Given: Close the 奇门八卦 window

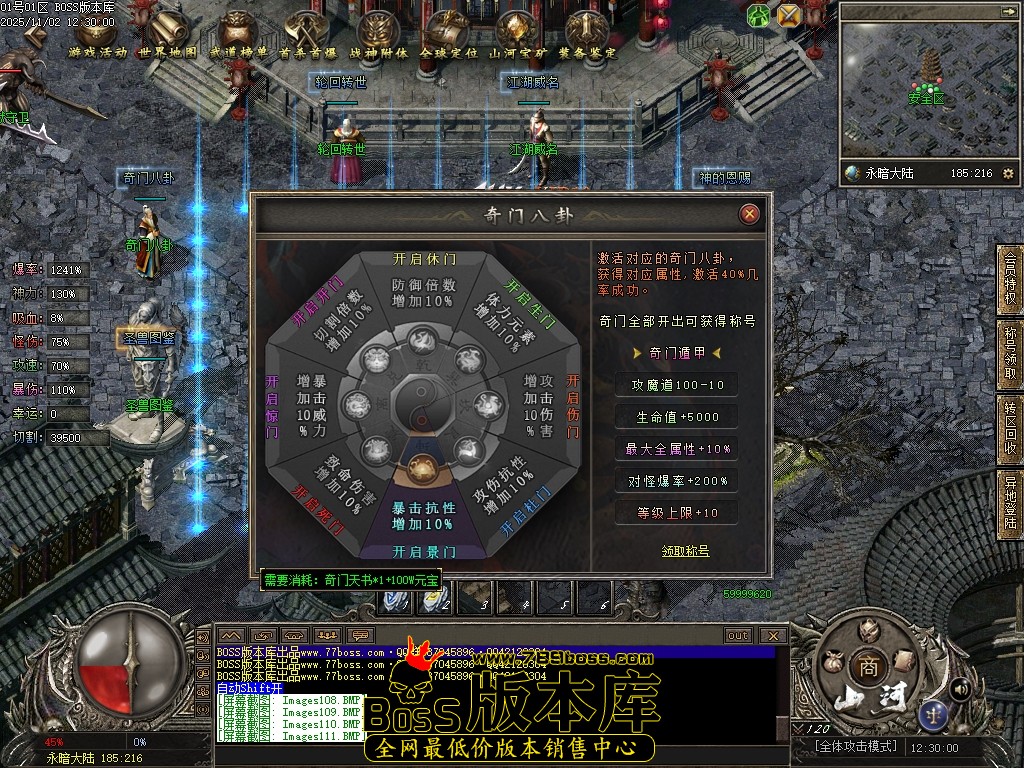Looking at the screenshot, I should (749, 214).
